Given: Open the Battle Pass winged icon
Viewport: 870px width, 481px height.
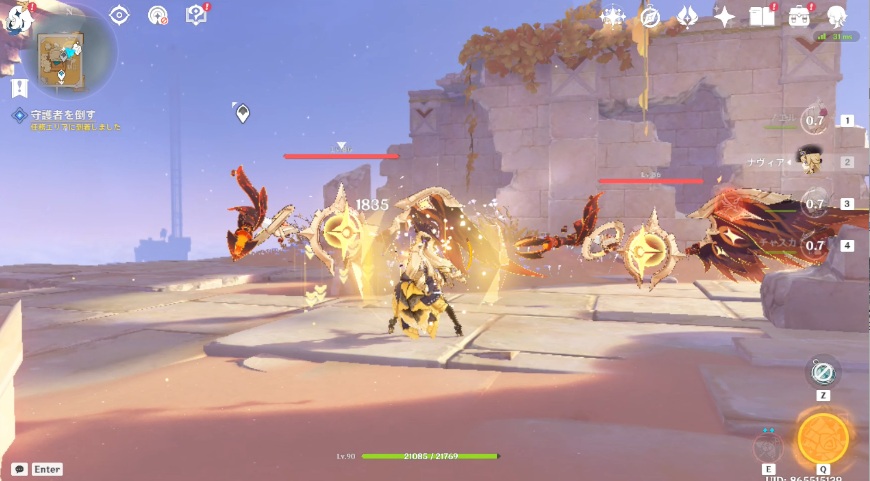Looking at the screenshot, I should pyautogui.click(x=687, y=16).
